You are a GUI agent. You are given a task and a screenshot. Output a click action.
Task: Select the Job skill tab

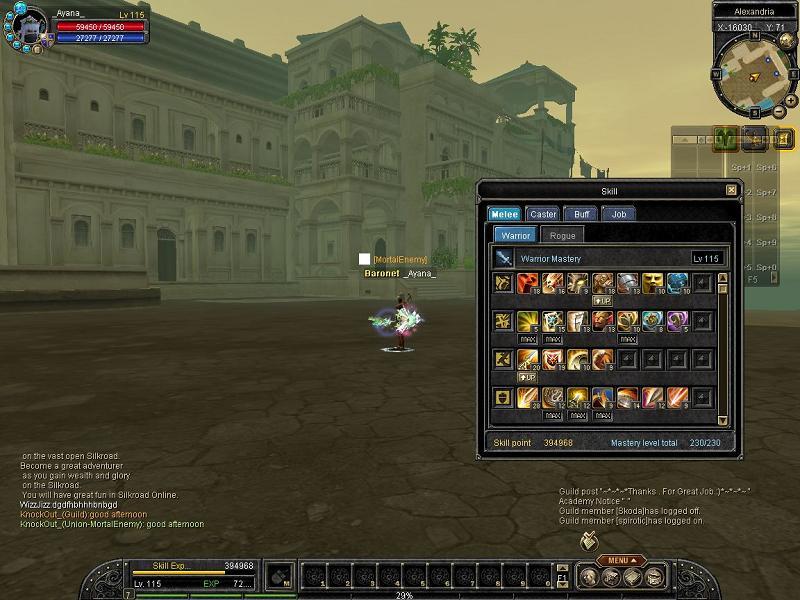pyautogui.click(x=619, y=214)
